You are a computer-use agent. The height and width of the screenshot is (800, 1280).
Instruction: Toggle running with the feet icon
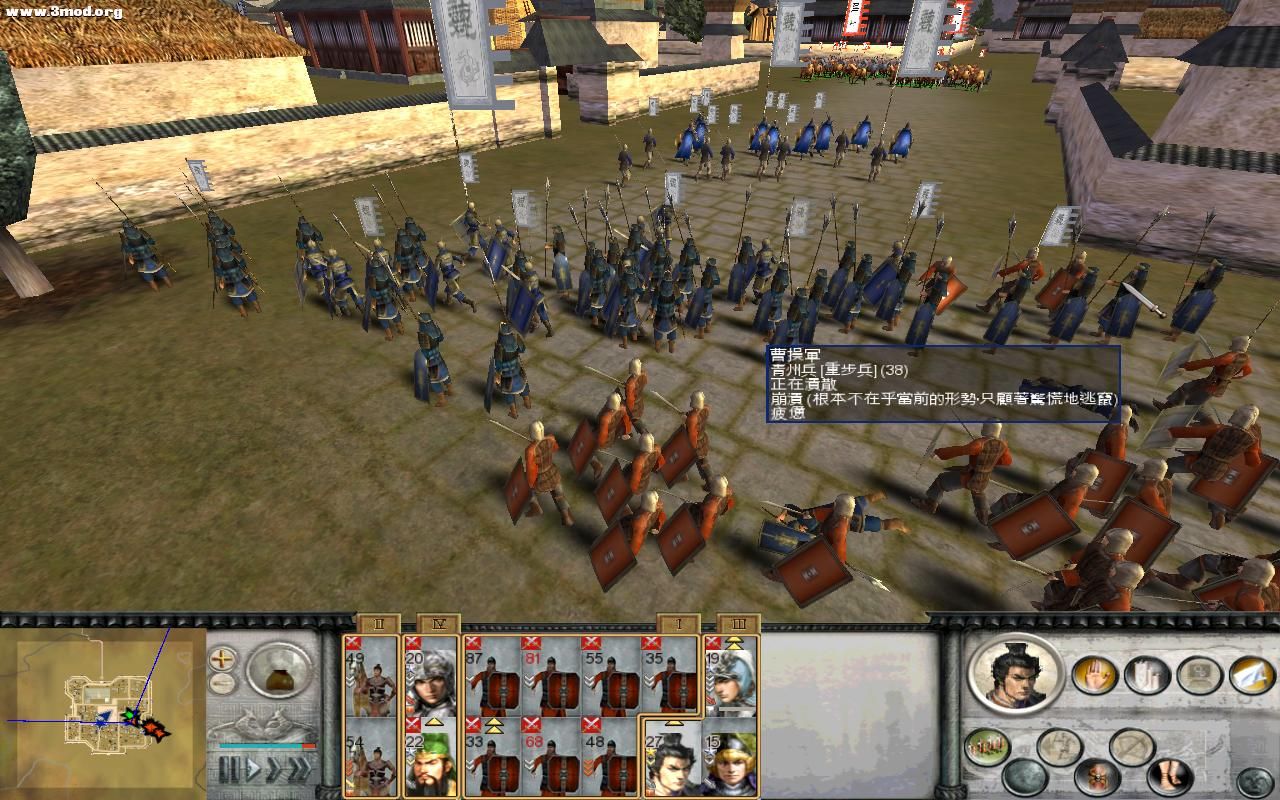click(1167, 776)
